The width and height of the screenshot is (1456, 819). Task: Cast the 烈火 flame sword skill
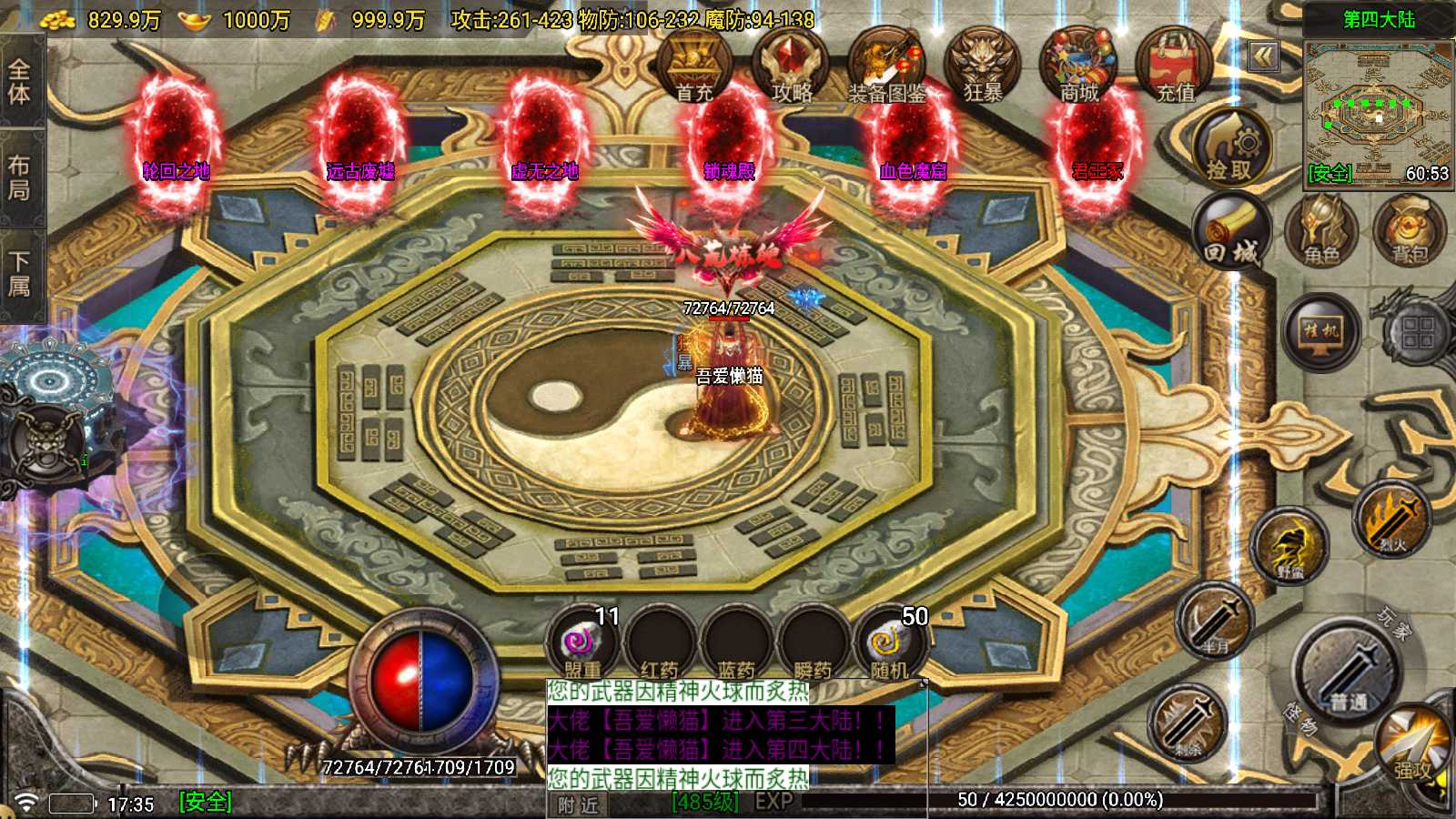pos(1392,521)
